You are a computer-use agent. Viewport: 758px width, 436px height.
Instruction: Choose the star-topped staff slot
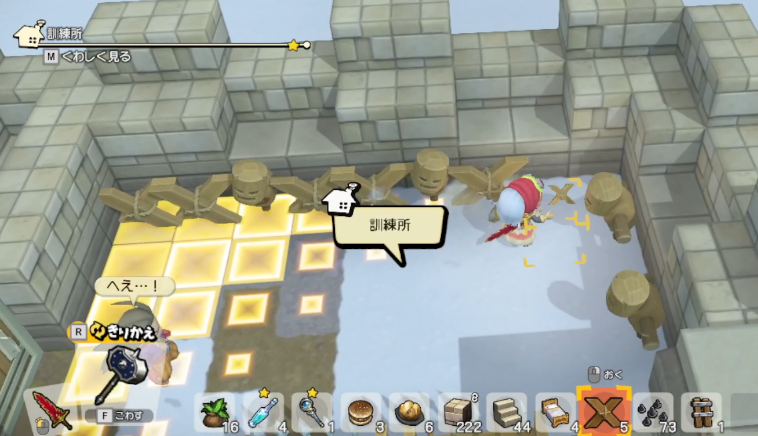311,412
